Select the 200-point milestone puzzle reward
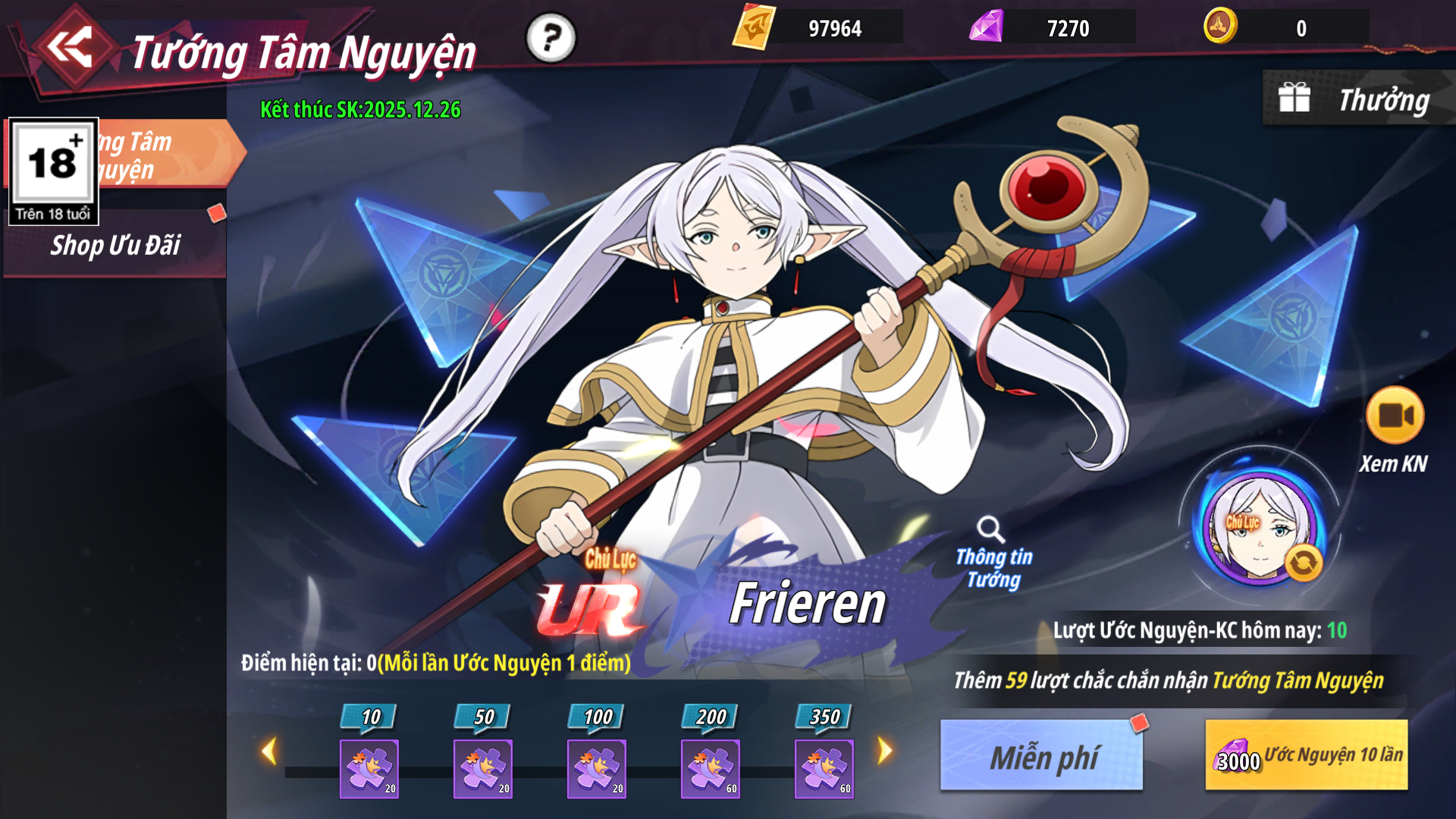This screenshot has height=819, width=1456. point(711,767)
